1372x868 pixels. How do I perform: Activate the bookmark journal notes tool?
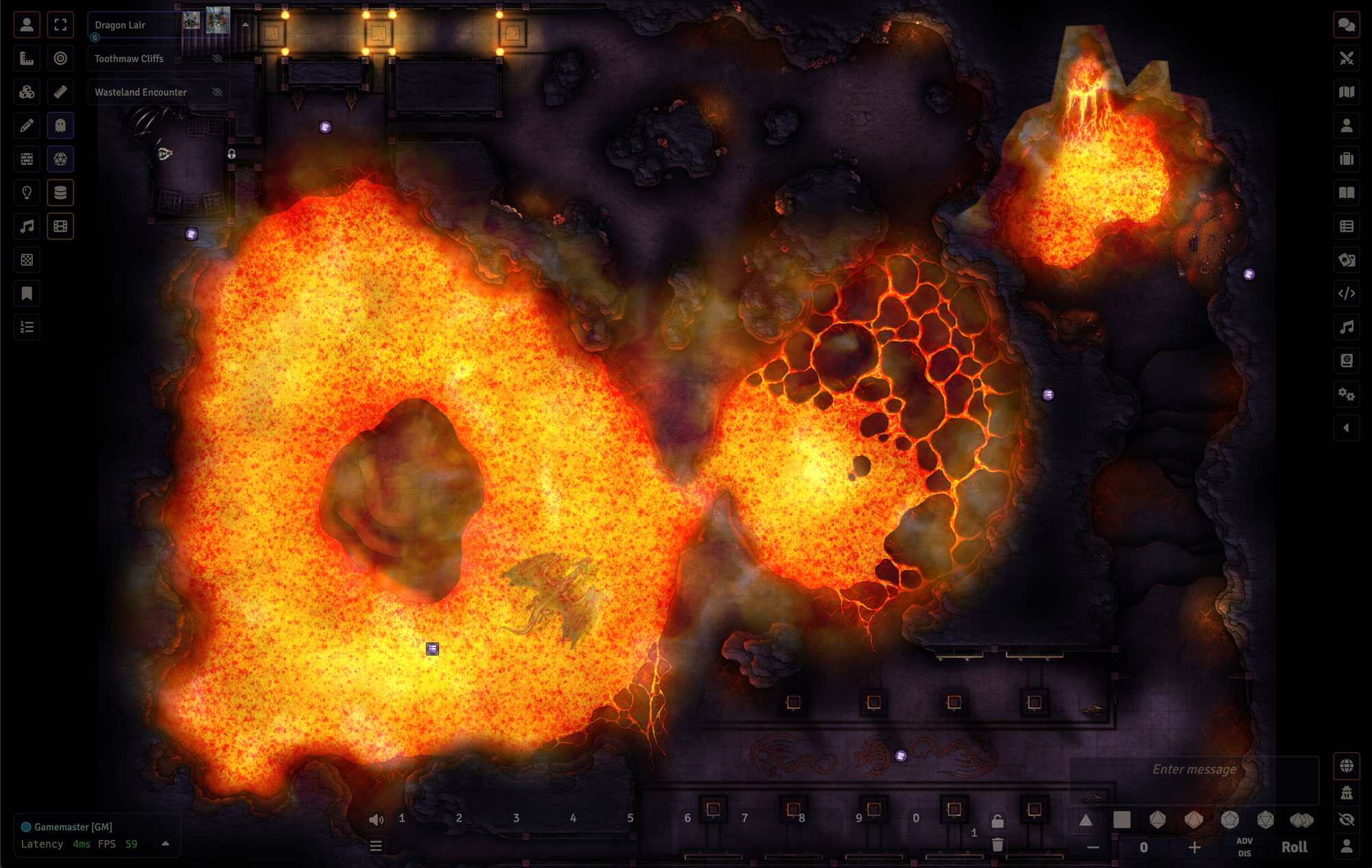pyautogui.click(x=27, y=293)
